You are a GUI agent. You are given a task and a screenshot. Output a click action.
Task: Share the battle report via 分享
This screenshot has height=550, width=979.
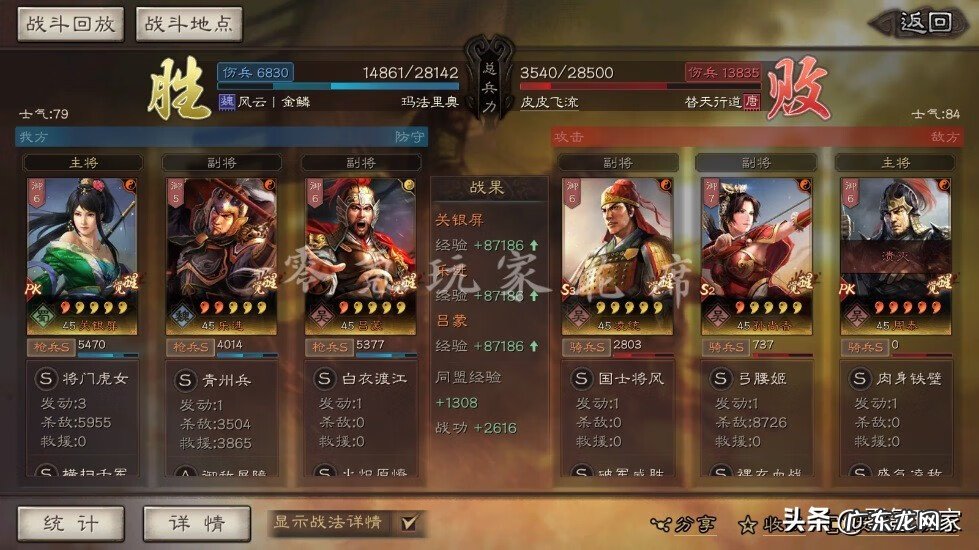click(684, 522)
